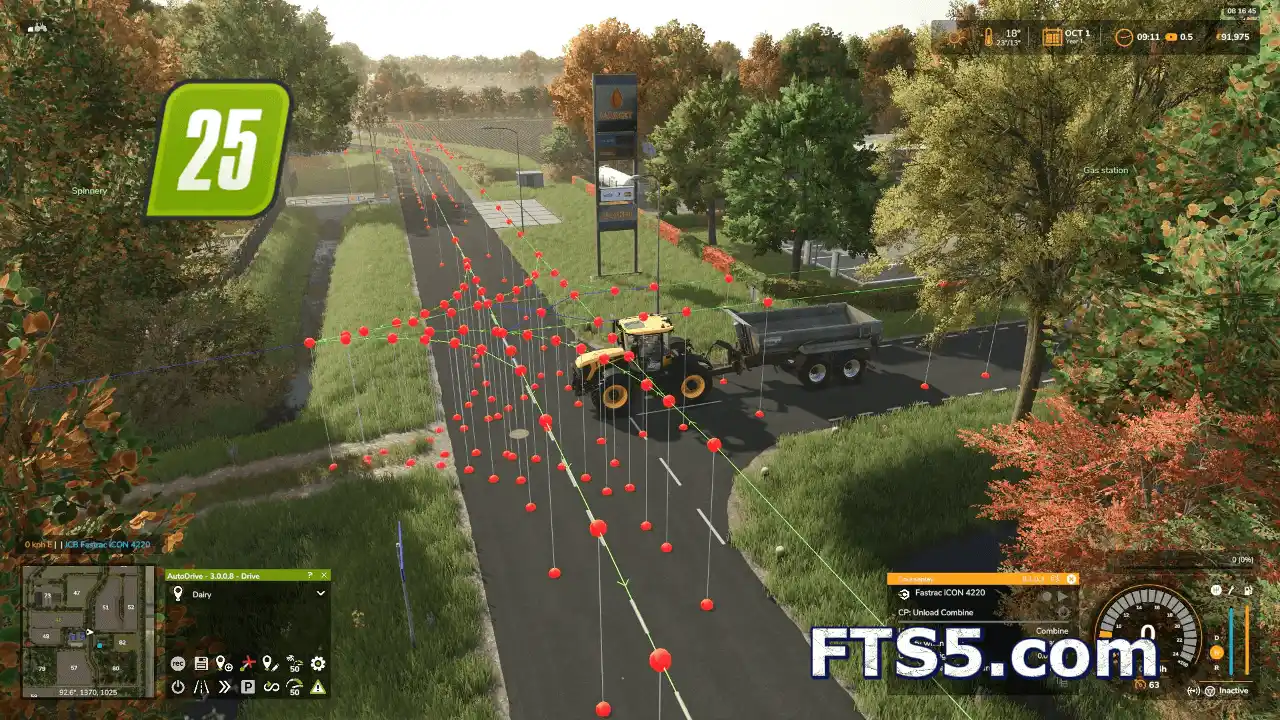Click the red crossed route tool icon
Screen dimensions: 1280x720
pos(247,663)
